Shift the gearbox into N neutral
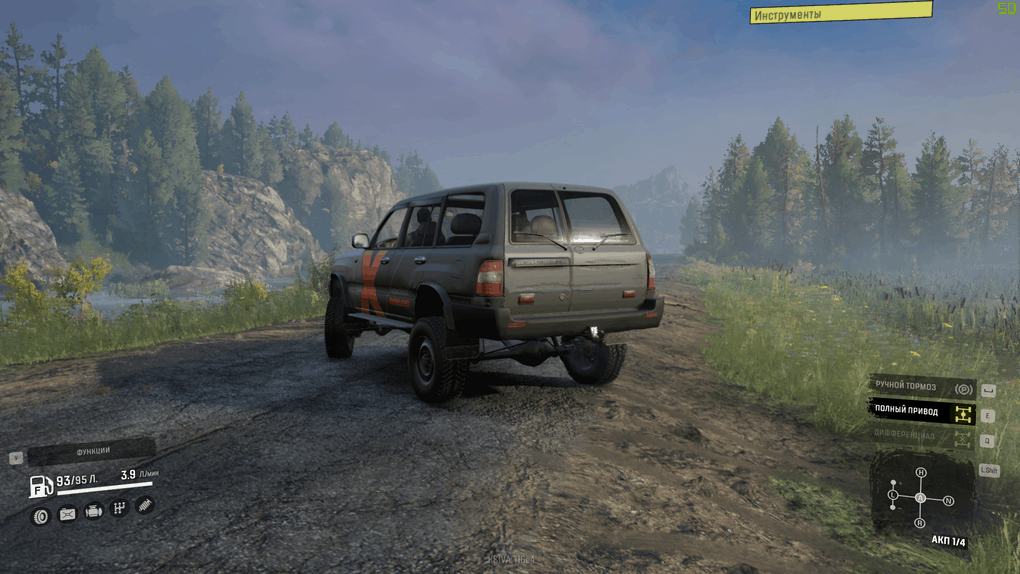1020x574 pixels. click(948, 500)
